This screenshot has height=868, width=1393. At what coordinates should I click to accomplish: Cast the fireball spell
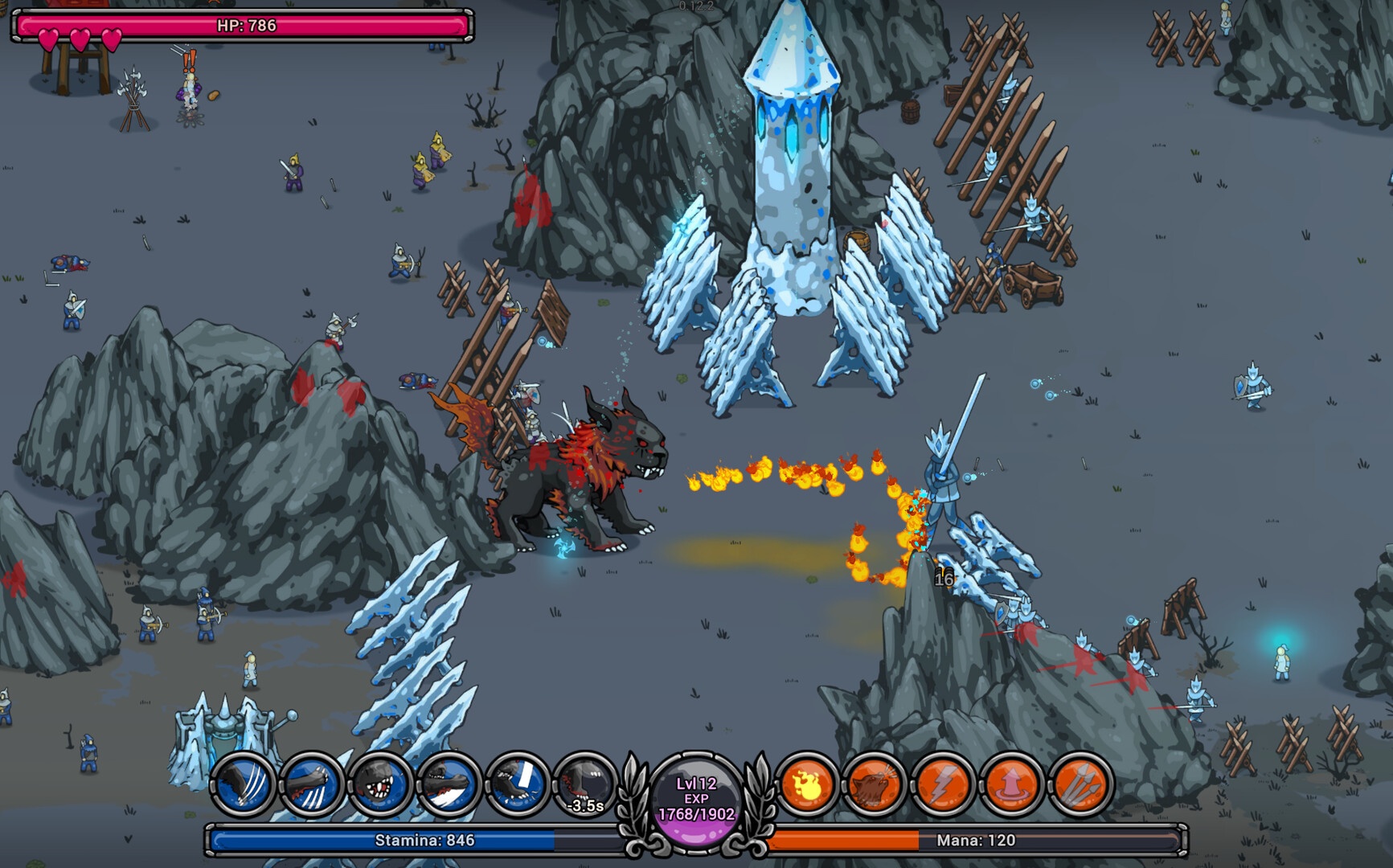(806, 784)
